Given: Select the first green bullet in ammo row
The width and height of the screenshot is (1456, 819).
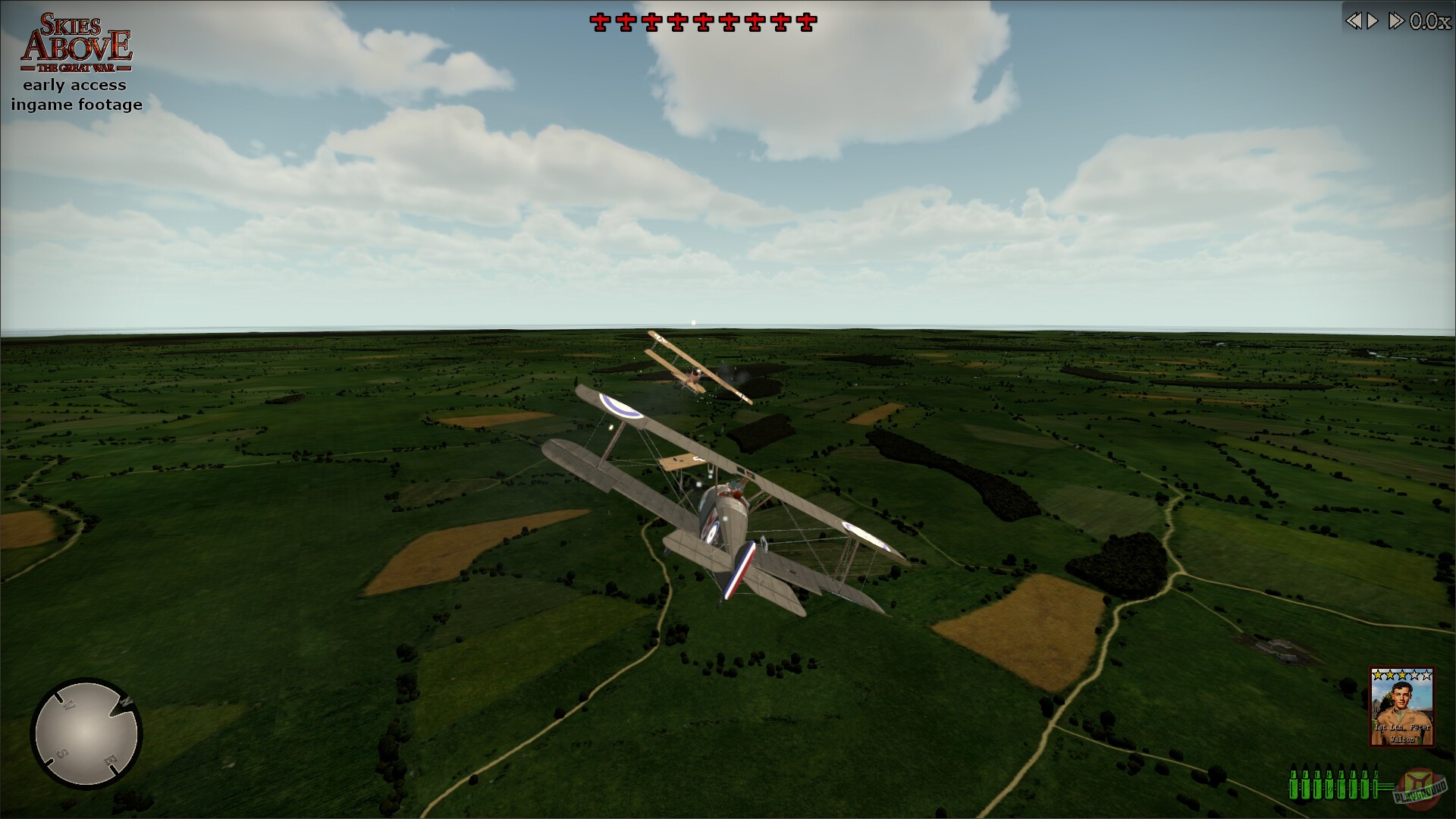Looking at the screenshot, I should [x=1294, y=784].
